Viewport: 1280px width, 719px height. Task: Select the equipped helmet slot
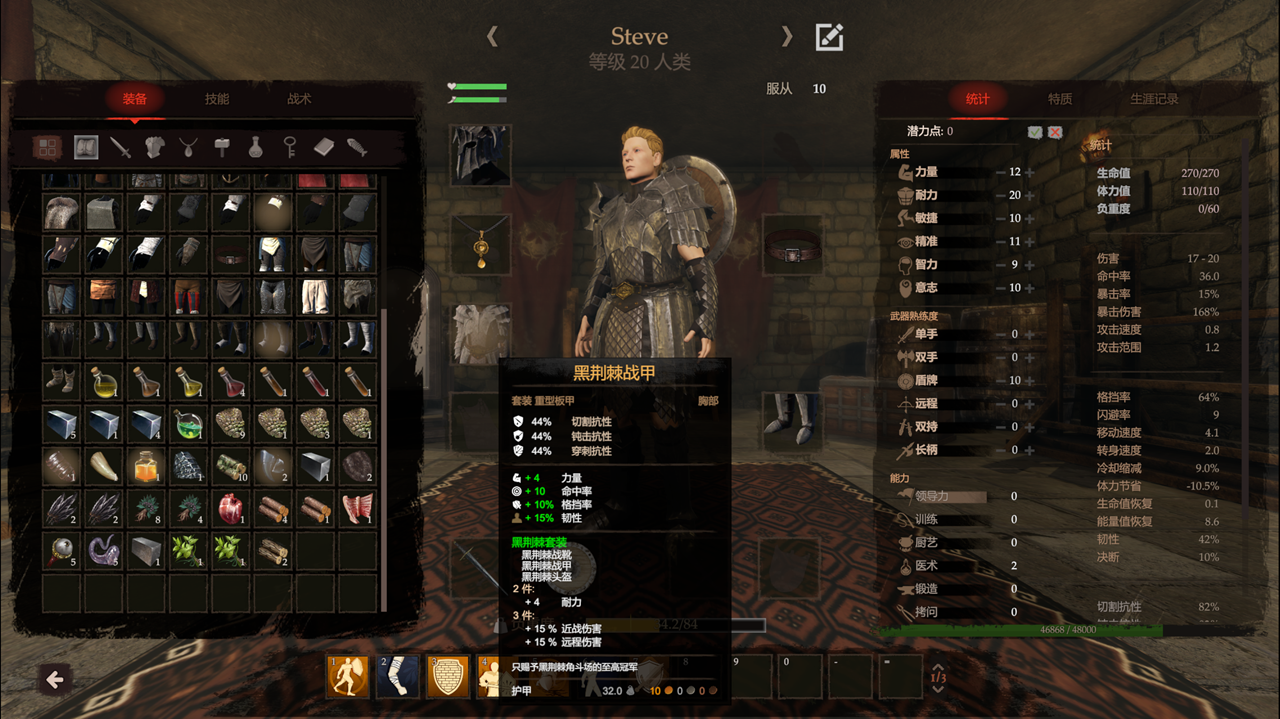click(480, 155)
